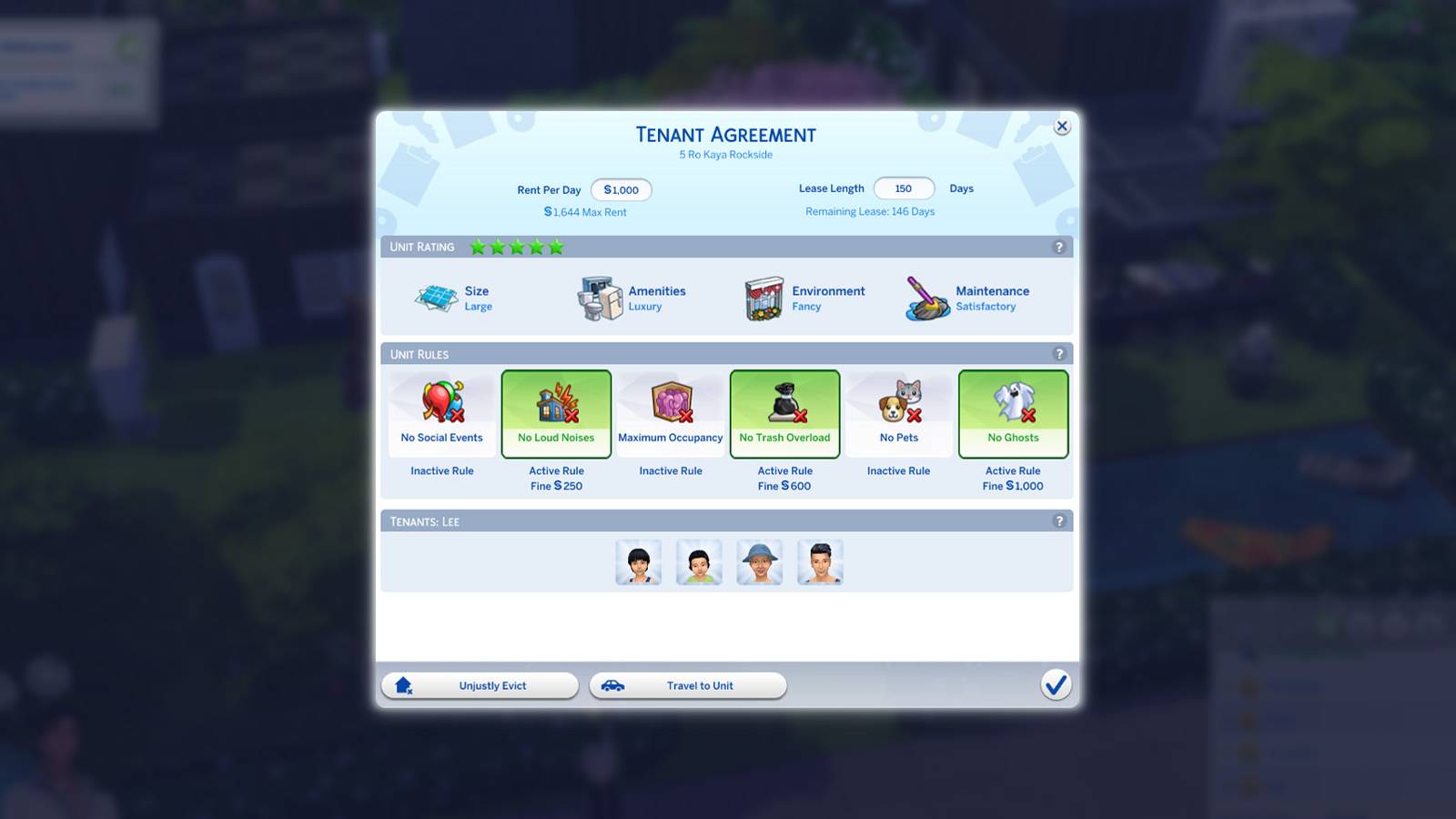The image size is (1456, 819).
Task: Edit the Rent Per Day value field
Action: (622, 189)
